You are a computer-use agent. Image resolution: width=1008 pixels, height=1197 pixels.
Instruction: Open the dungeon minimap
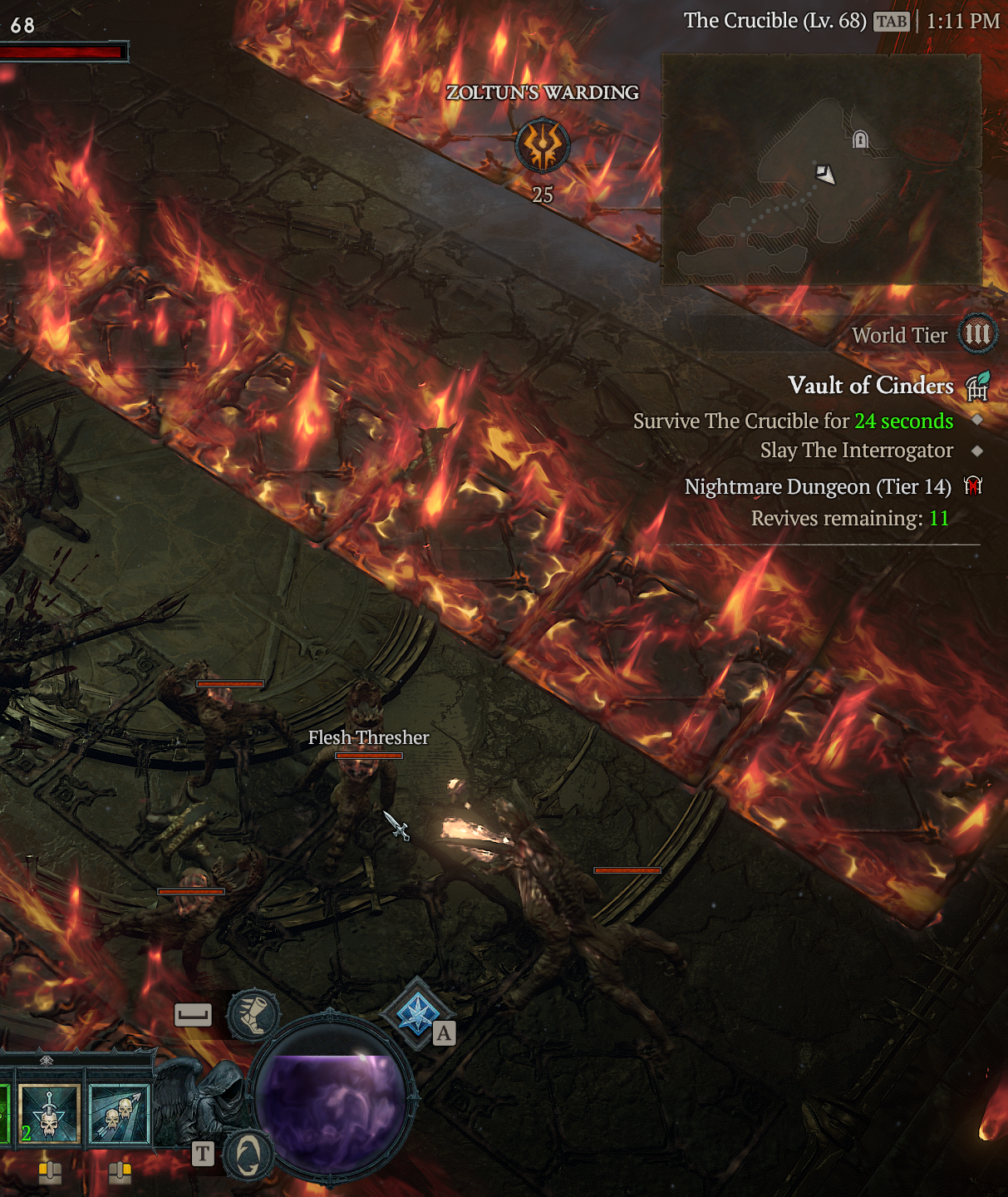click(x=821, y=170)
